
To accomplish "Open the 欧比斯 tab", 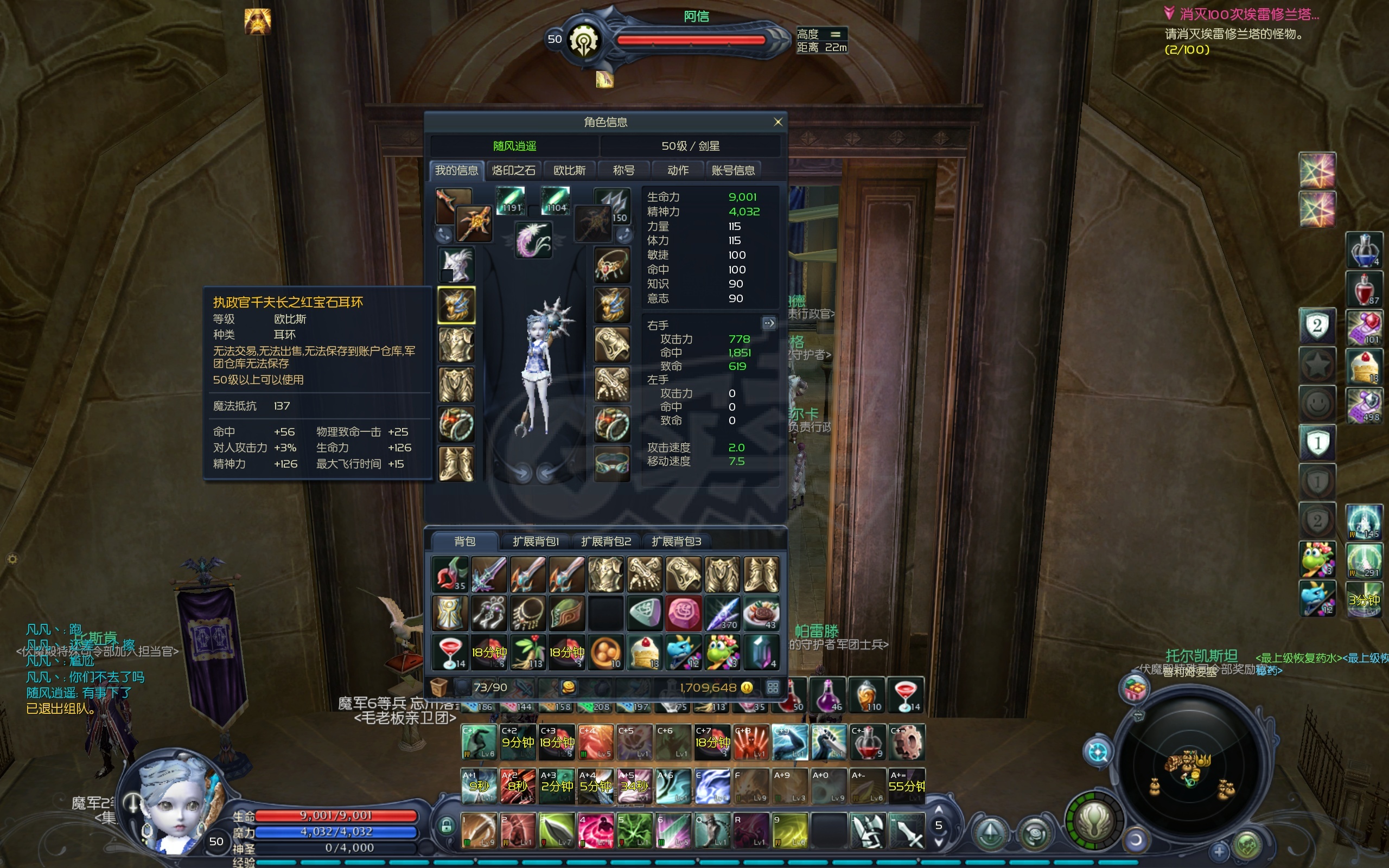I will [569, 170].
